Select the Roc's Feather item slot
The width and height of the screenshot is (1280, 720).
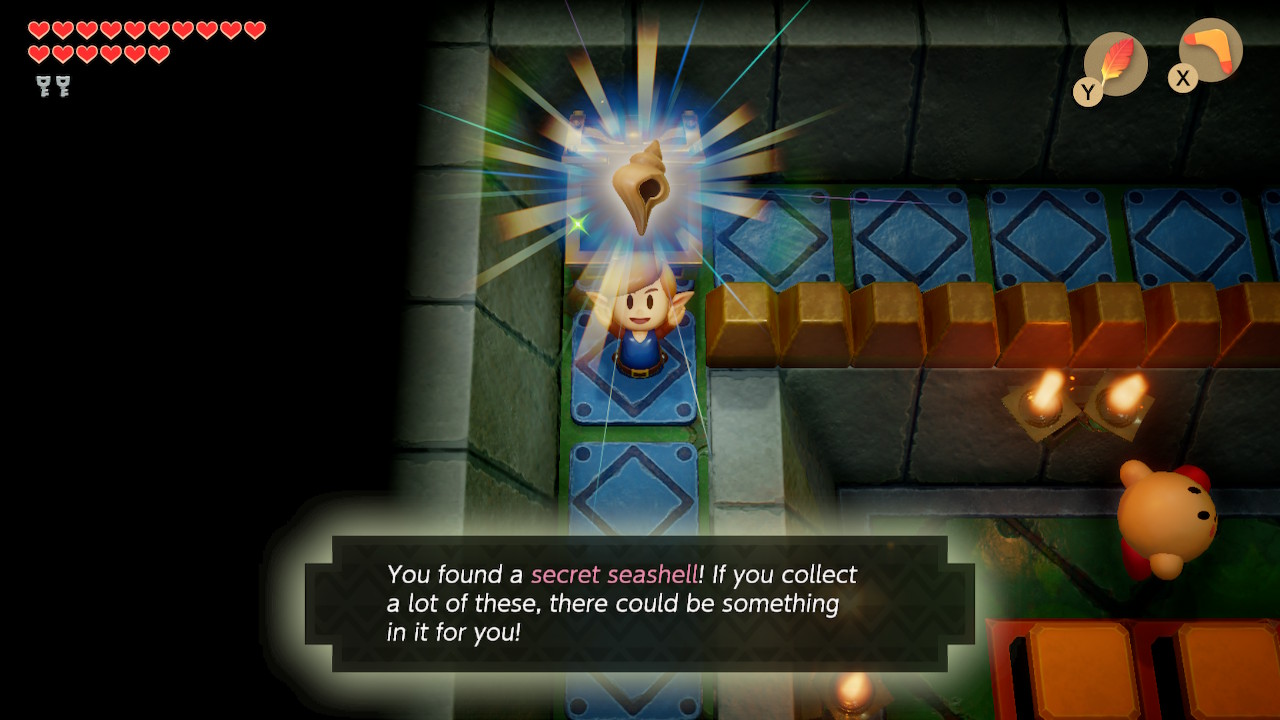click(1115, 64)
